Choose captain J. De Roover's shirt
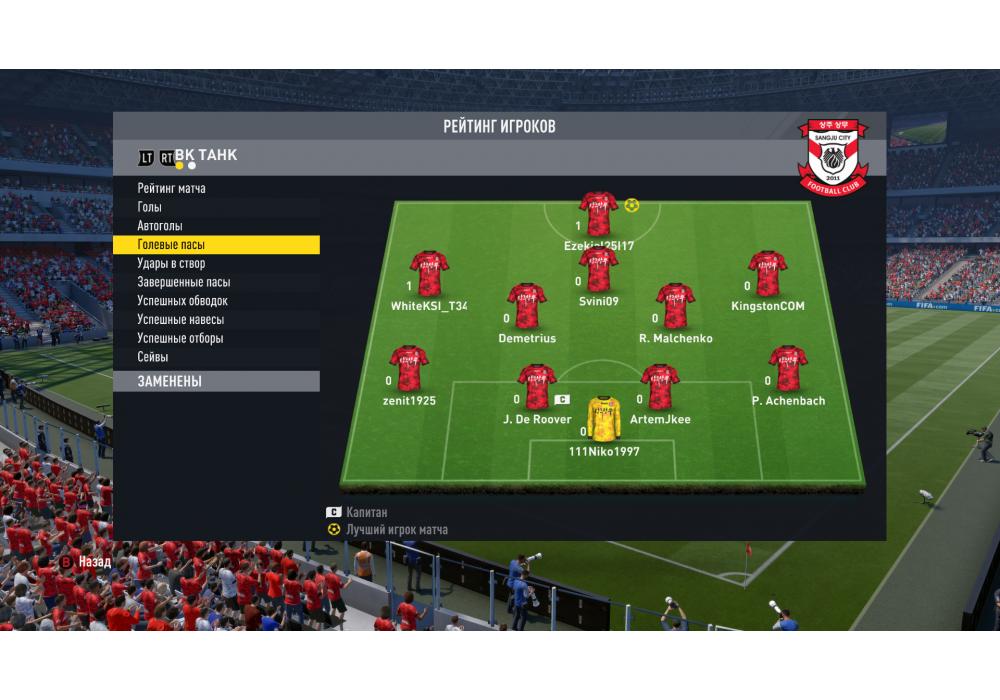This screenshot has width=1000, height=700. point(537,387)
